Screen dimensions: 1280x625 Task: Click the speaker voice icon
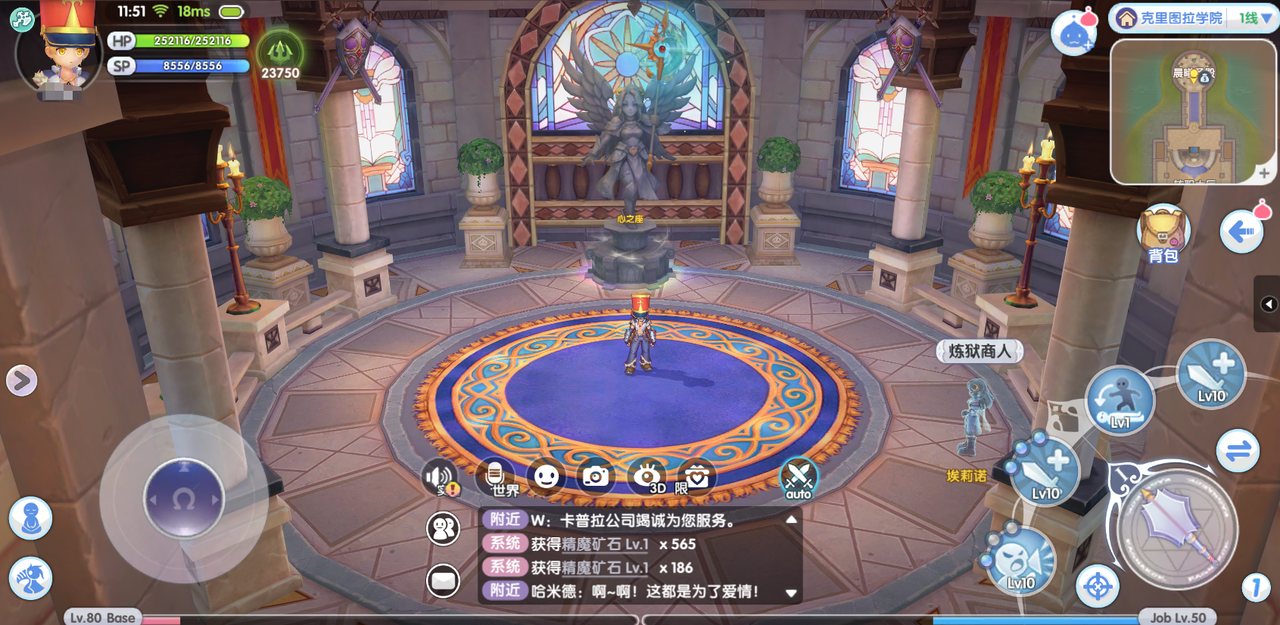[x=440, y=477]
